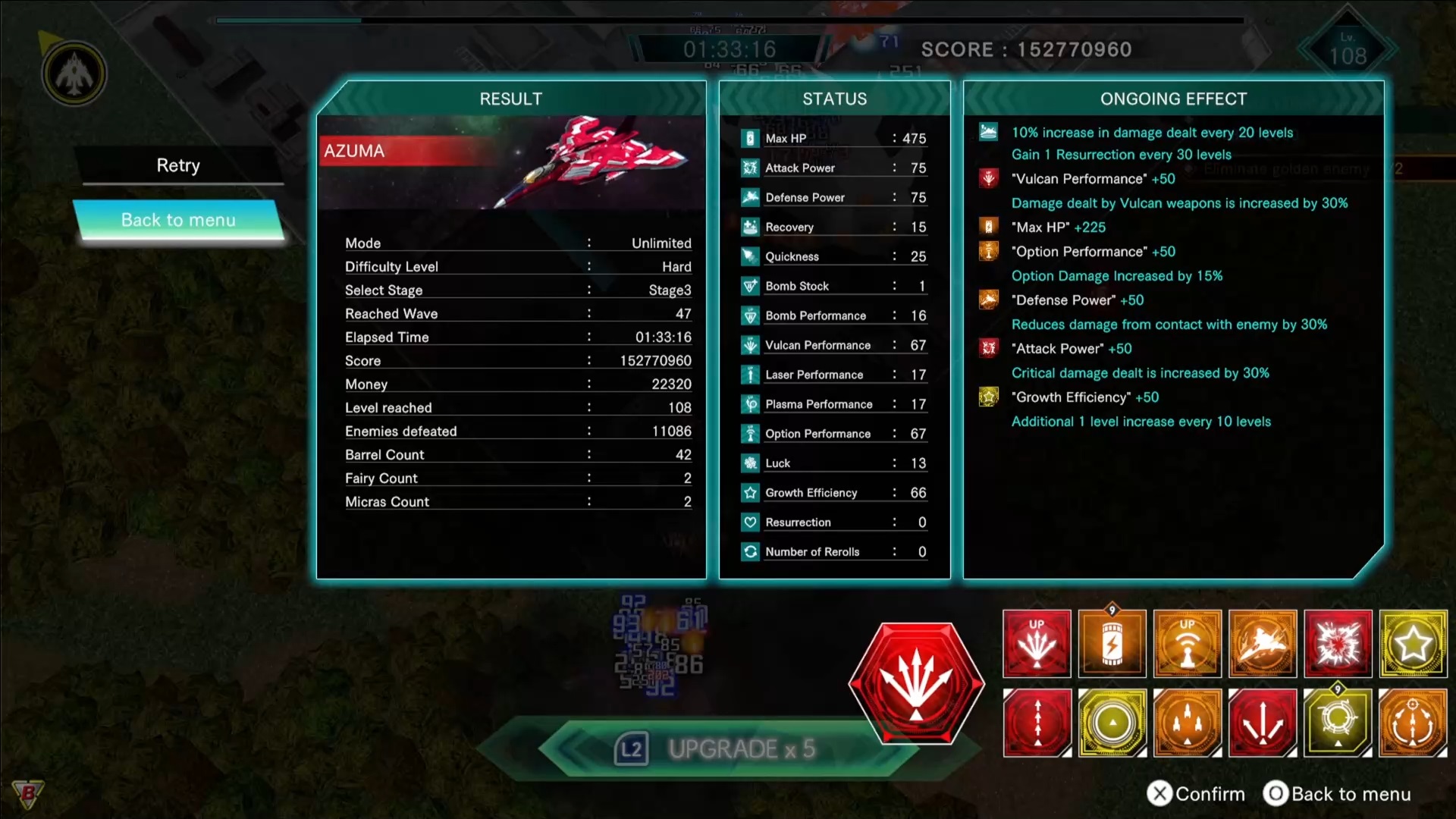The image size is (1456, 819).
Task: Click the Confirm button in the footer
Action: click(1196, 794)
